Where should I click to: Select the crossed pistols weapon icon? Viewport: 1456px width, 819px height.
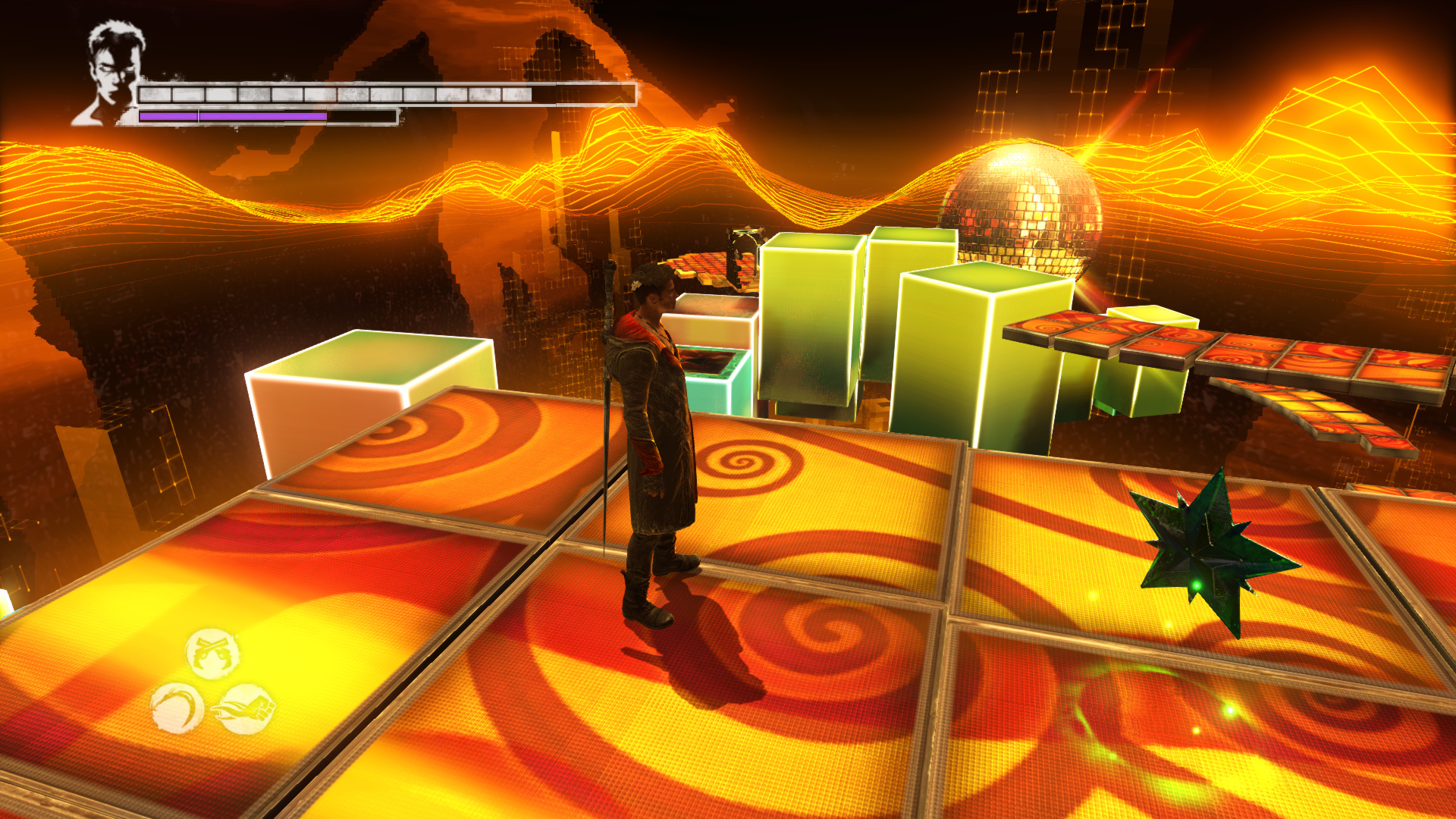pyautogui.click(x=212, y=653)
